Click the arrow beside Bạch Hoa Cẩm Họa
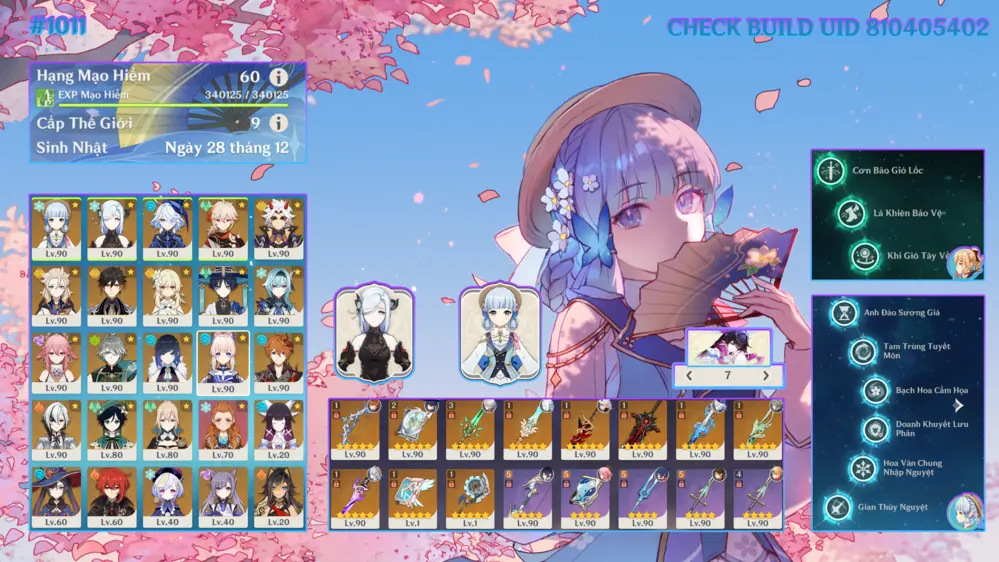 click(959, 405)
